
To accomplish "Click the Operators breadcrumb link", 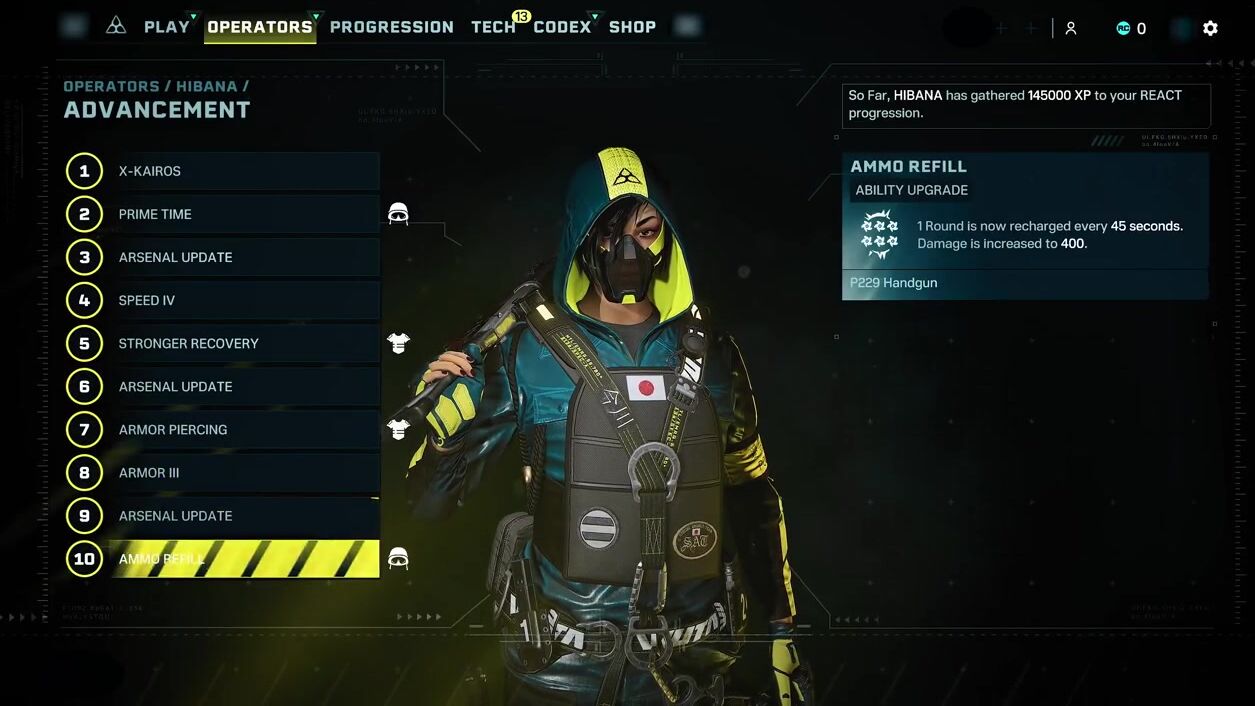I will click(111, 86).
